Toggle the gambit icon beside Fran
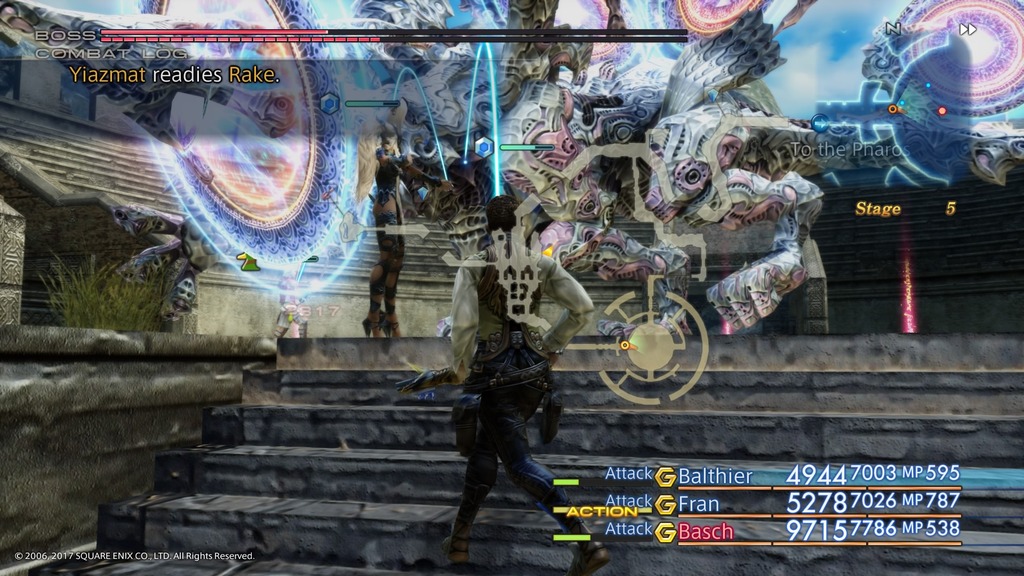 coord(665,504)
